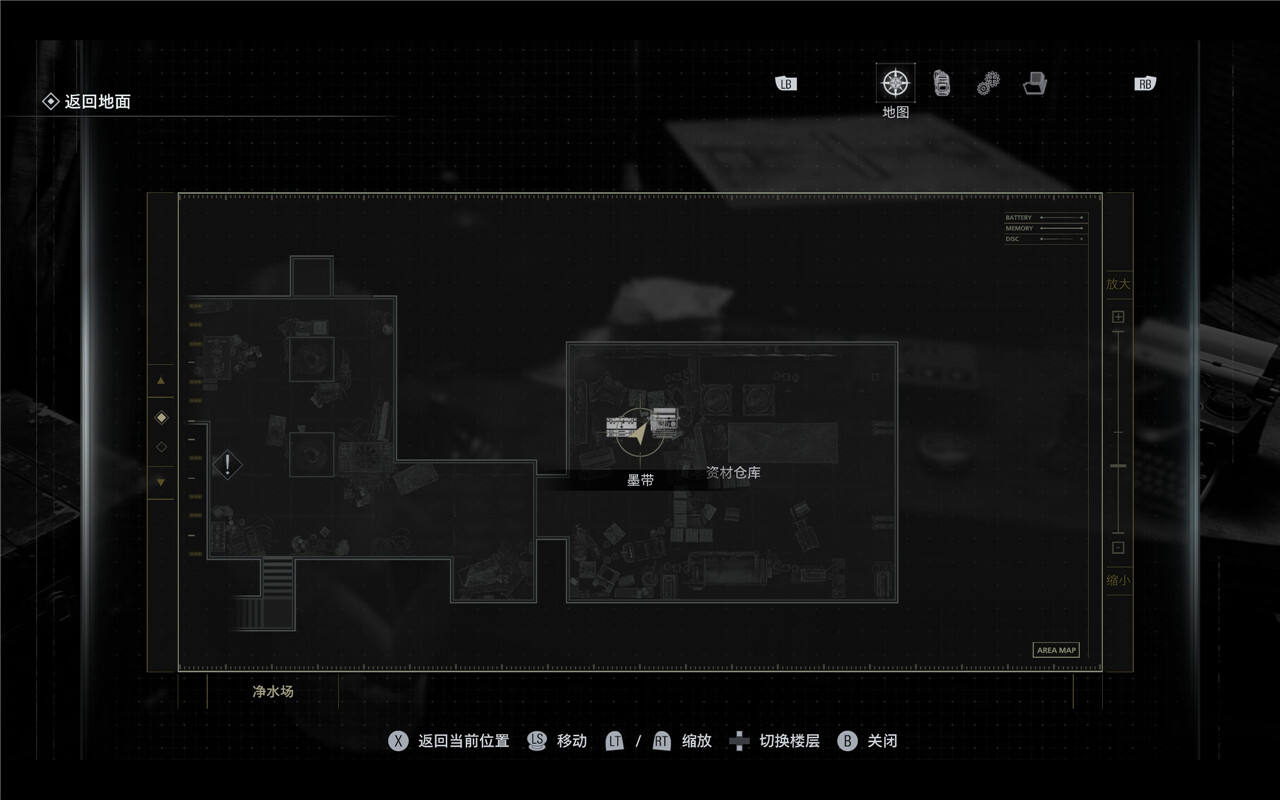Select the hollow lower floor diamond
Viewport: 1280px width, 800px height.
[161, 447]
